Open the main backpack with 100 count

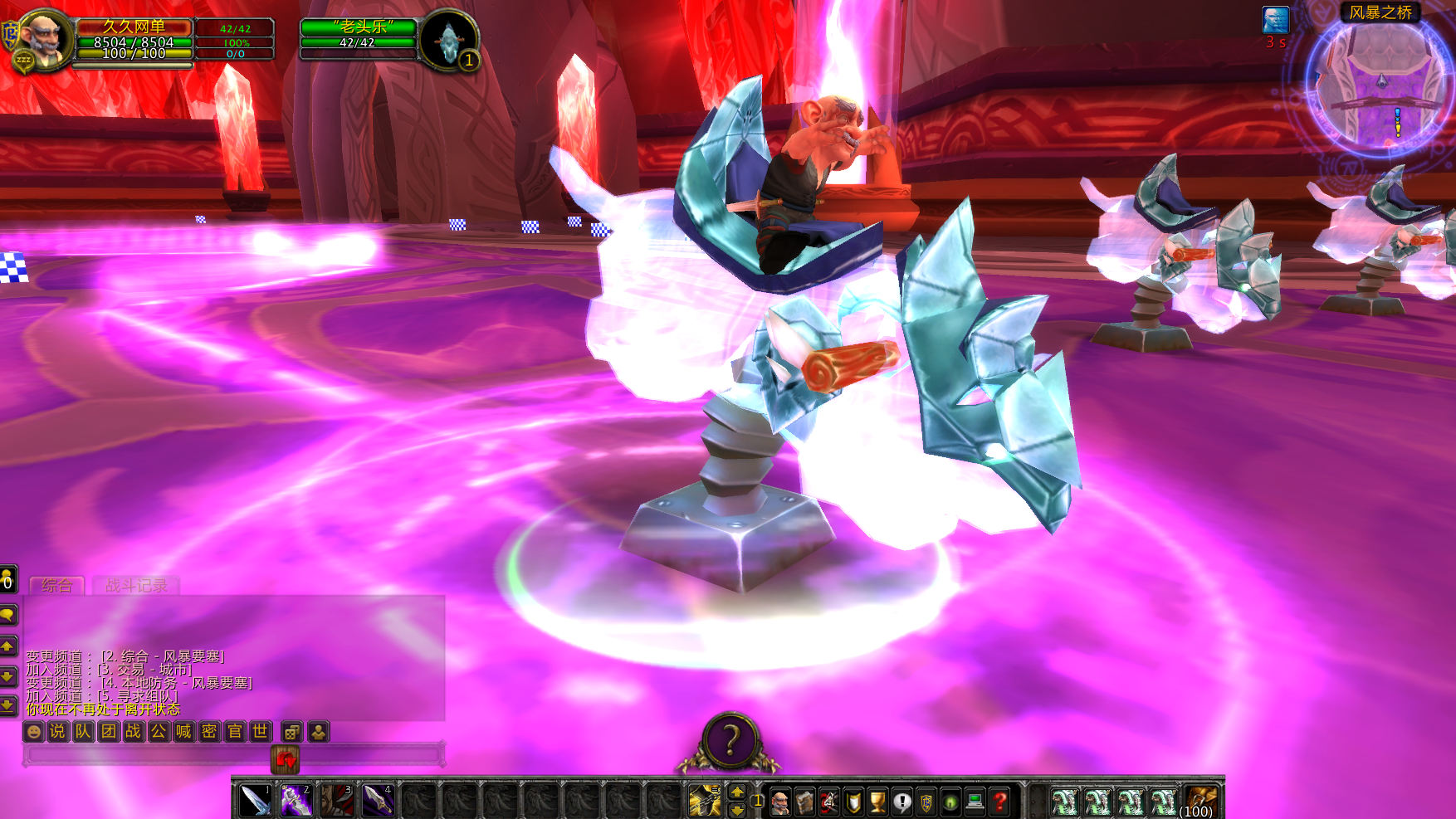pos(1200,802)
